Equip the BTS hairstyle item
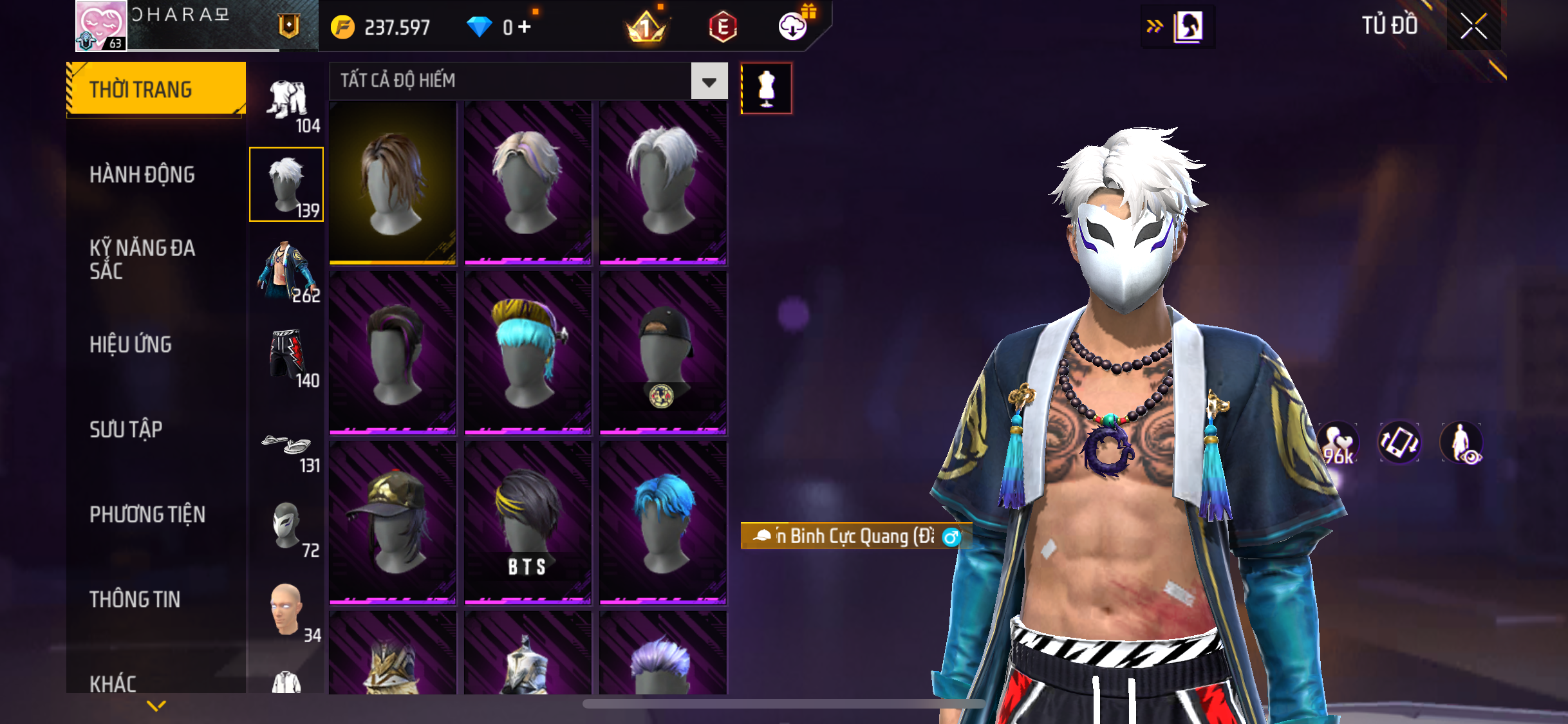This screenshot has width=1568, height=724. [527, 523]
